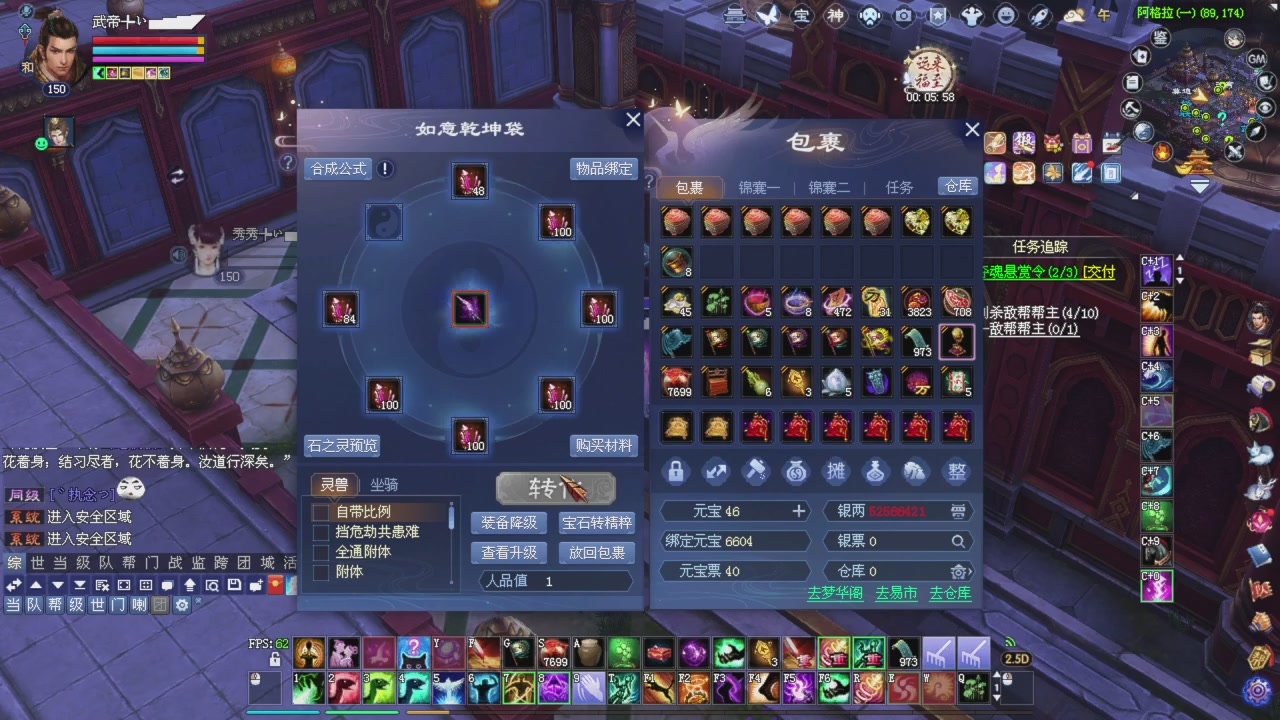Click the lock icon in the bag panel
Viewport: 1280px width, 720px height.
[x=675, y=472]
